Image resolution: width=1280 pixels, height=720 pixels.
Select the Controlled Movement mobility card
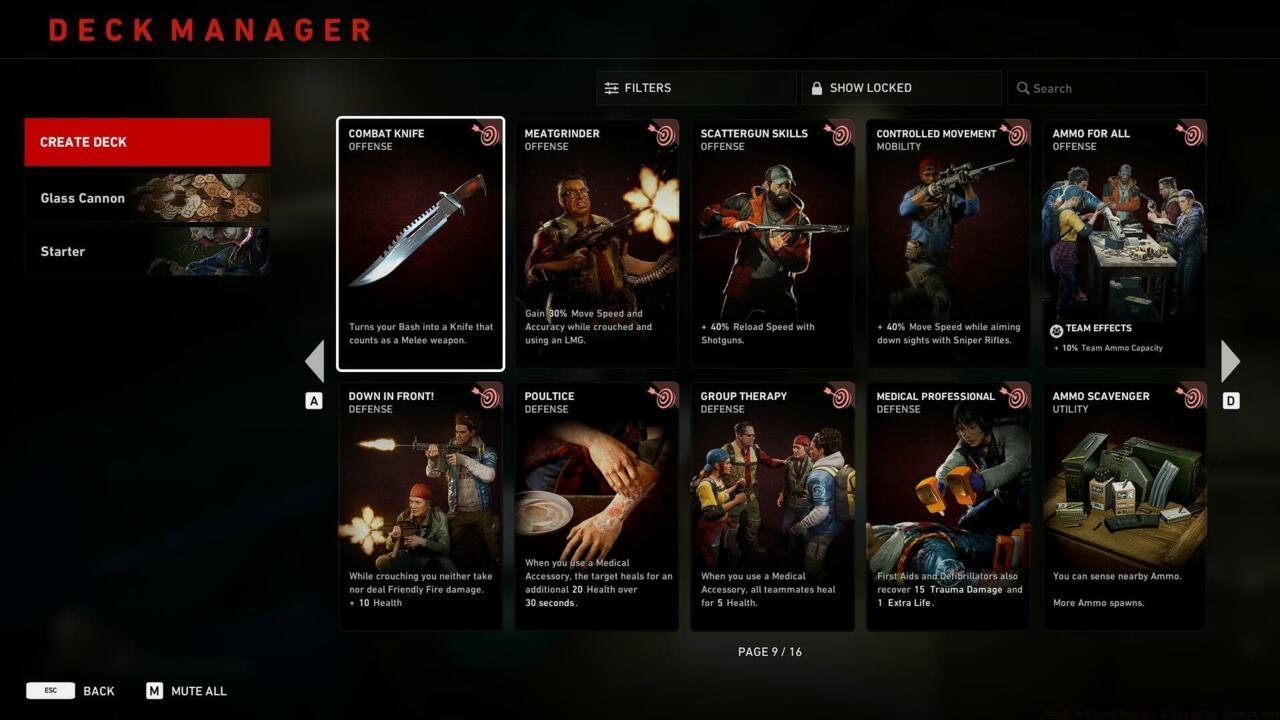click(x=948, y=244)
